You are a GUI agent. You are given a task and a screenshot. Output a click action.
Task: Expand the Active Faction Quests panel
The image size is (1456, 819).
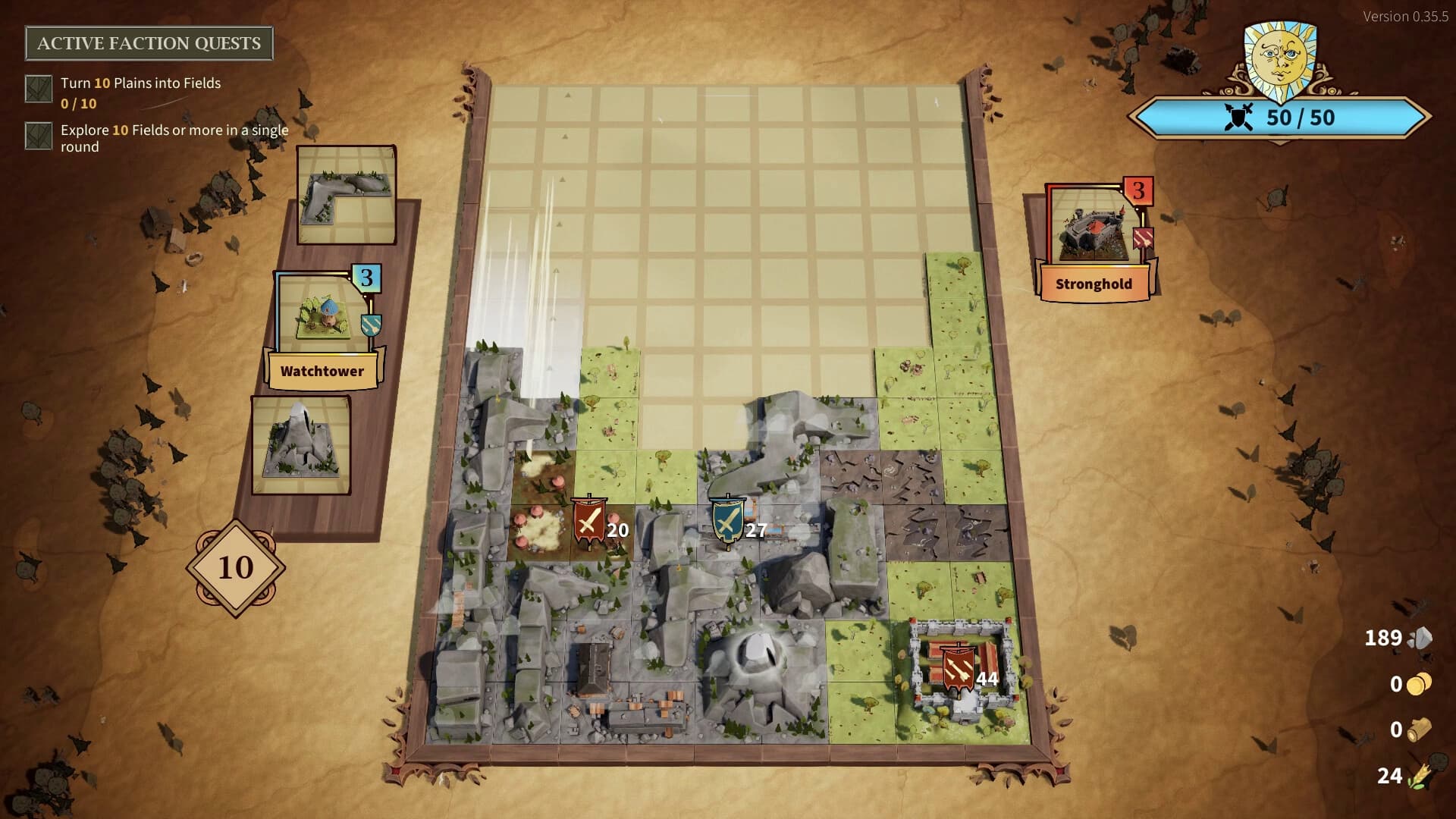(149, 43)
